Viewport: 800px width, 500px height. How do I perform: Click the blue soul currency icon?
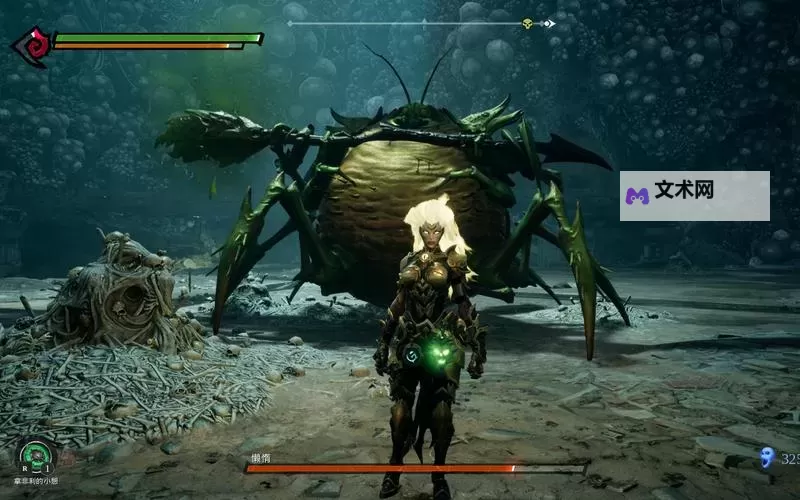767,459
